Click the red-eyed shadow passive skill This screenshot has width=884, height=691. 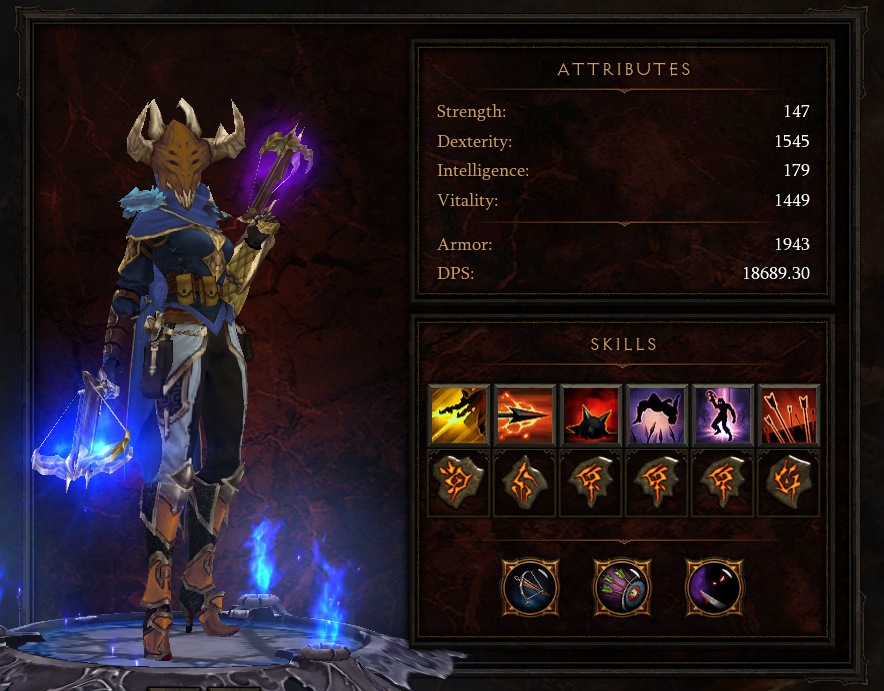(714, 586)
